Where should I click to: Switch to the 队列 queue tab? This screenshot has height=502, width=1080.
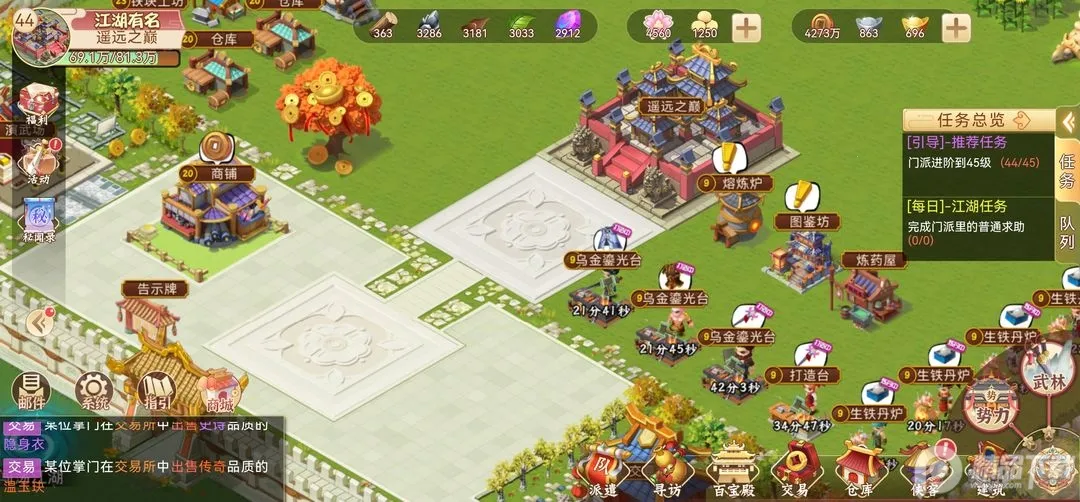1067,231
